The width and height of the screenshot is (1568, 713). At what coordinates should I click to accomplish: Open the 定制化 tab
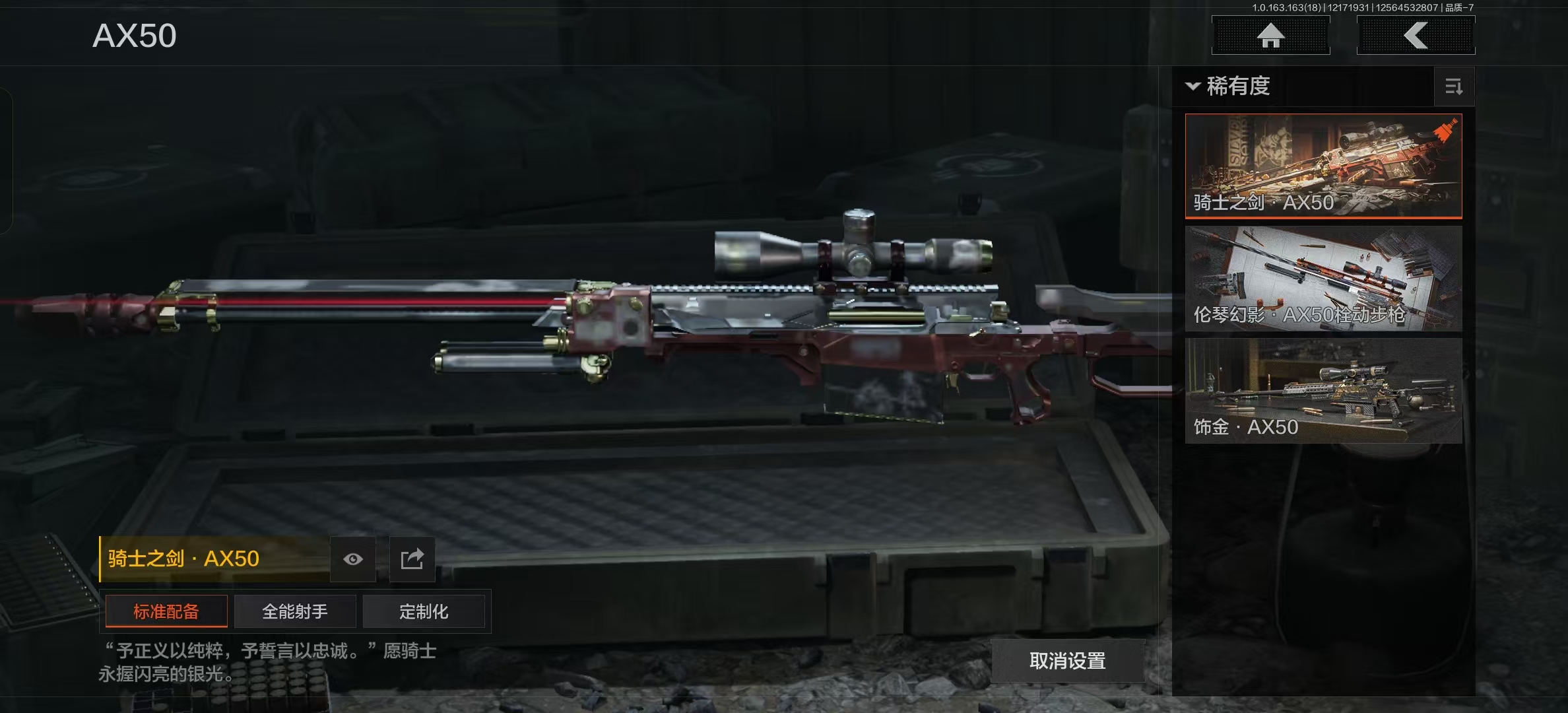click(x=424, y=611)
